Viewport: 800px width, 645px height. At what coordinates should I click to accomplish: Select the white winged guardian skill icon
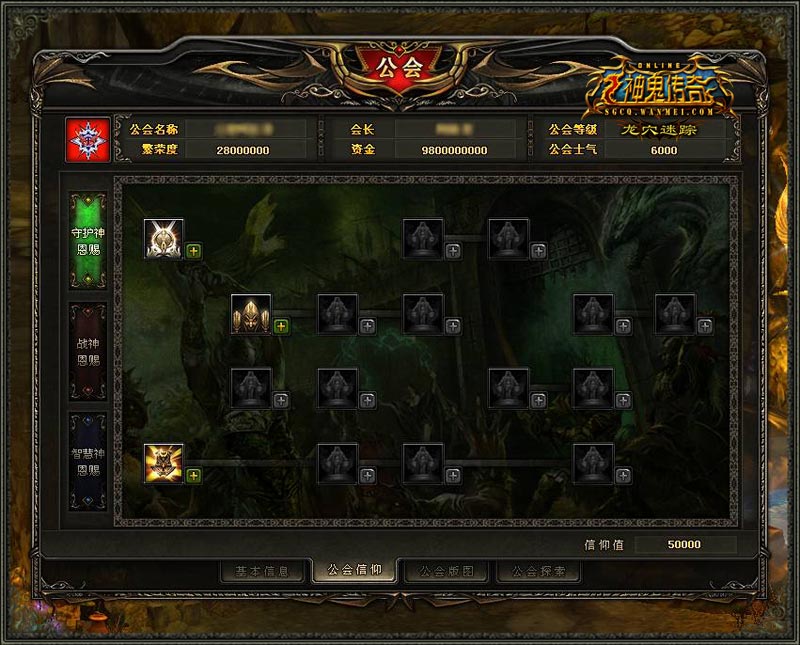163,239
